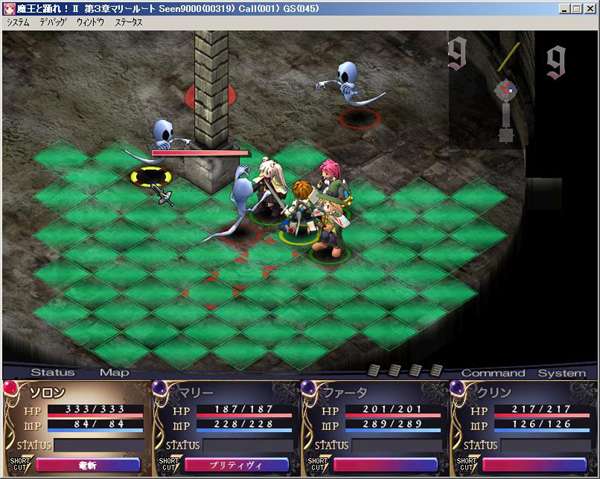Click クリン's shortcut bar
The image size is (600, 479).
pos(534,464)
